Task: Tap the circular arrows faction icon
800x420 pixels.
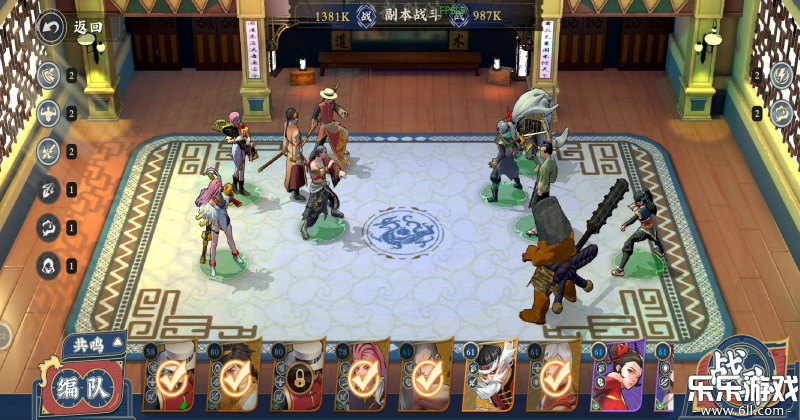Action: [x=47, y=227]
